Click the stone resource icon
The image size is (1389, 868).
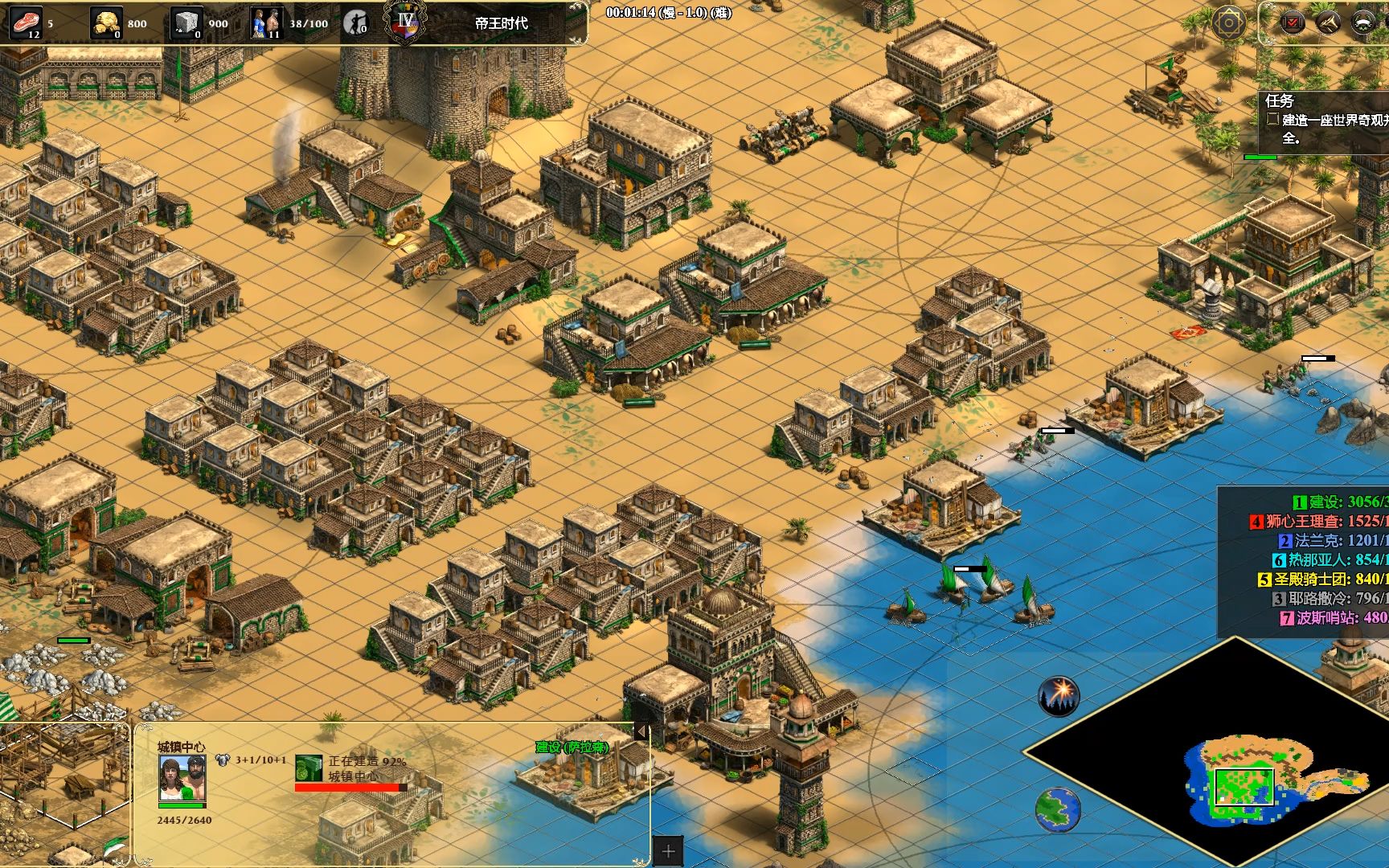[x=186, y=23]
